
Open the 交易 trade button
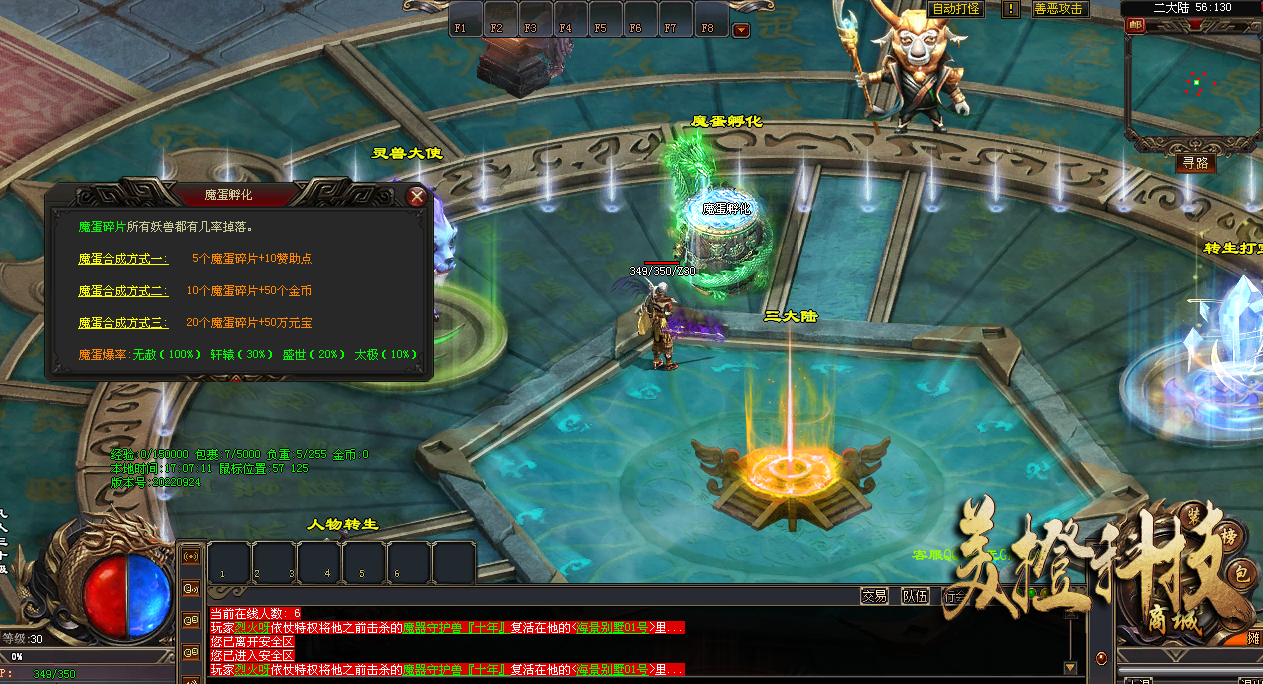point(874,596)
